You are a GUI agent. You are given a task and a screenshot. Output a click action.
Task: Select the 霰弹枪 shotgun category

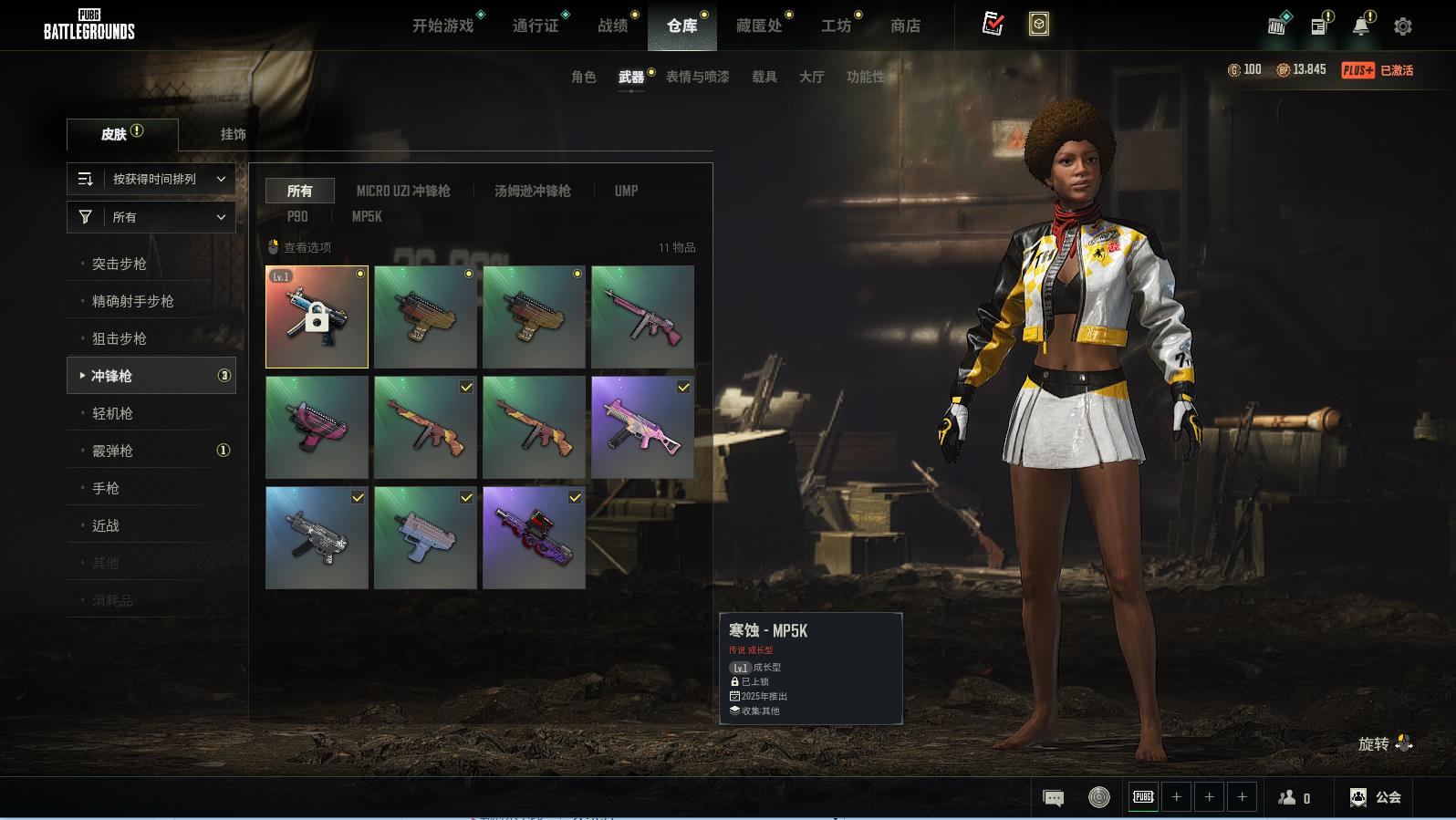coord(113,451)
